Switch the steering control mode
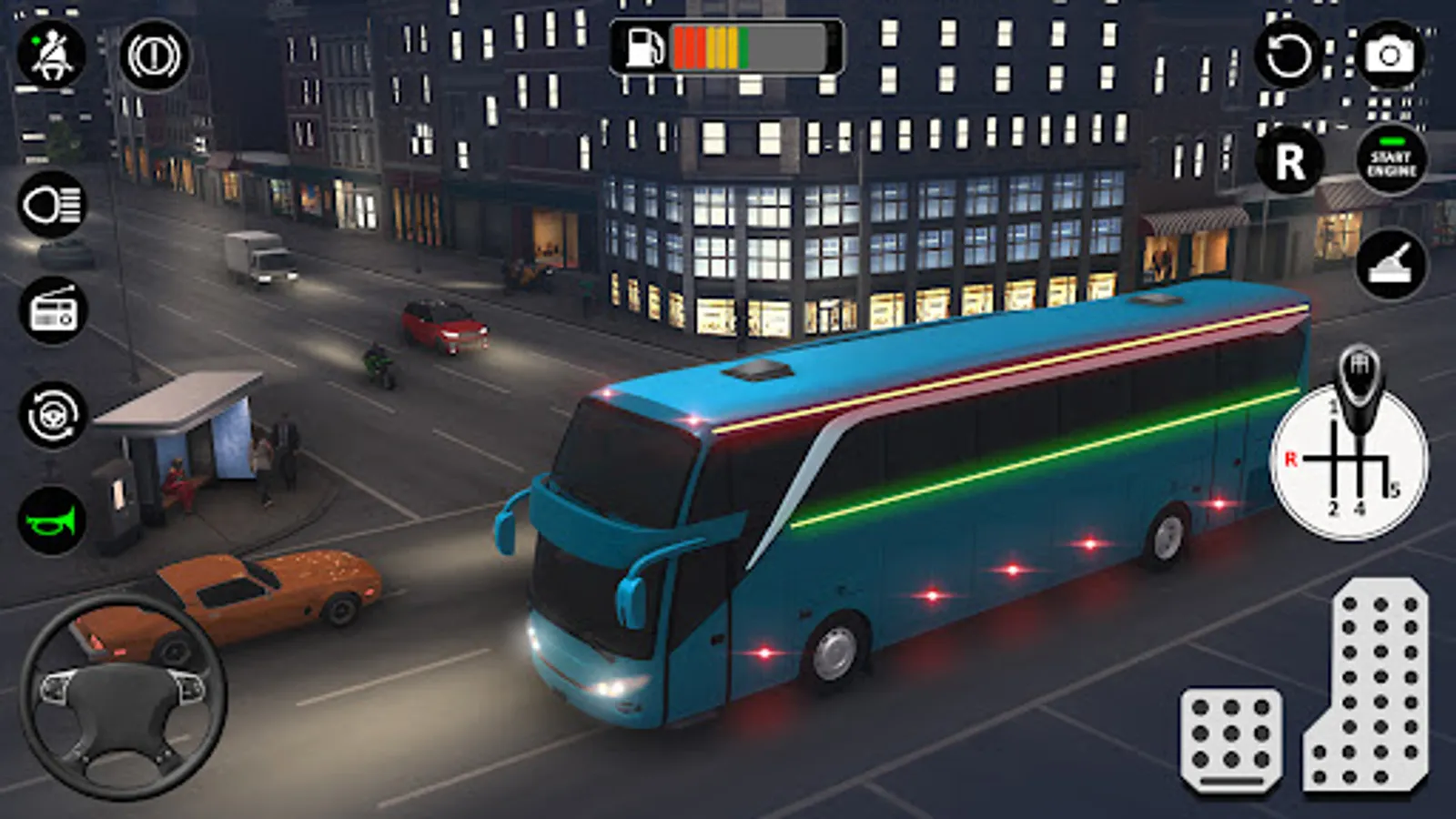This screenshot has height=819, width=1456. [x=52, y=416]
